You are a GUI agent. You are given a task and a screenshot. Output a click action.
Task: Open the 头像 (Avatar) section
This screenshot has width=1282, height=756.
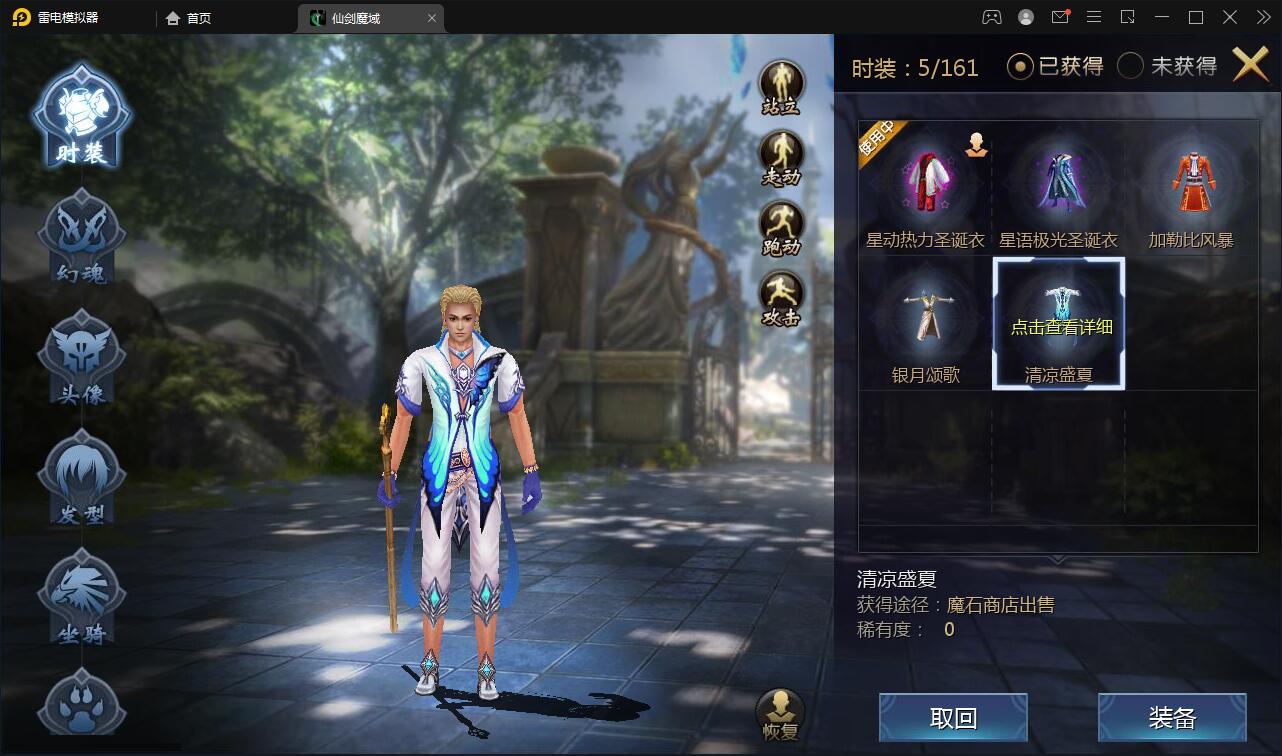click(x=80, y=355)
